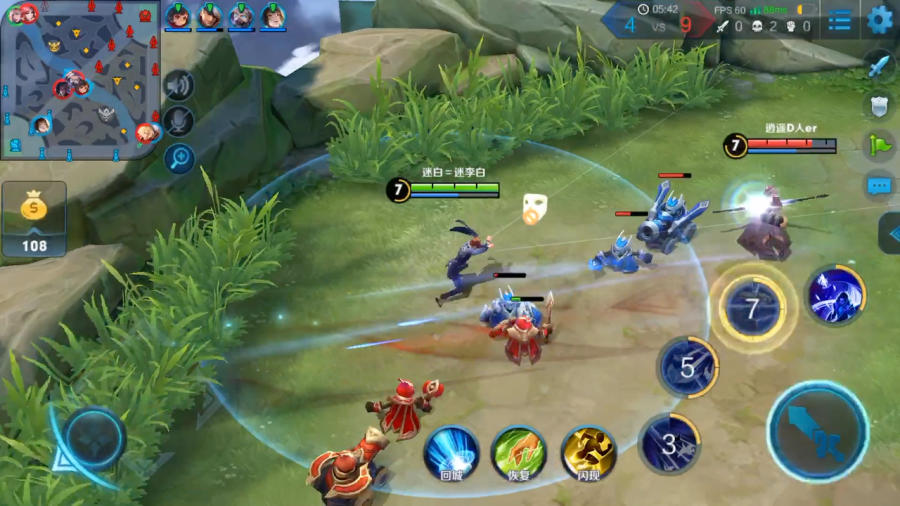
Task: Send the shield defend signal
Action: [879, 106]
